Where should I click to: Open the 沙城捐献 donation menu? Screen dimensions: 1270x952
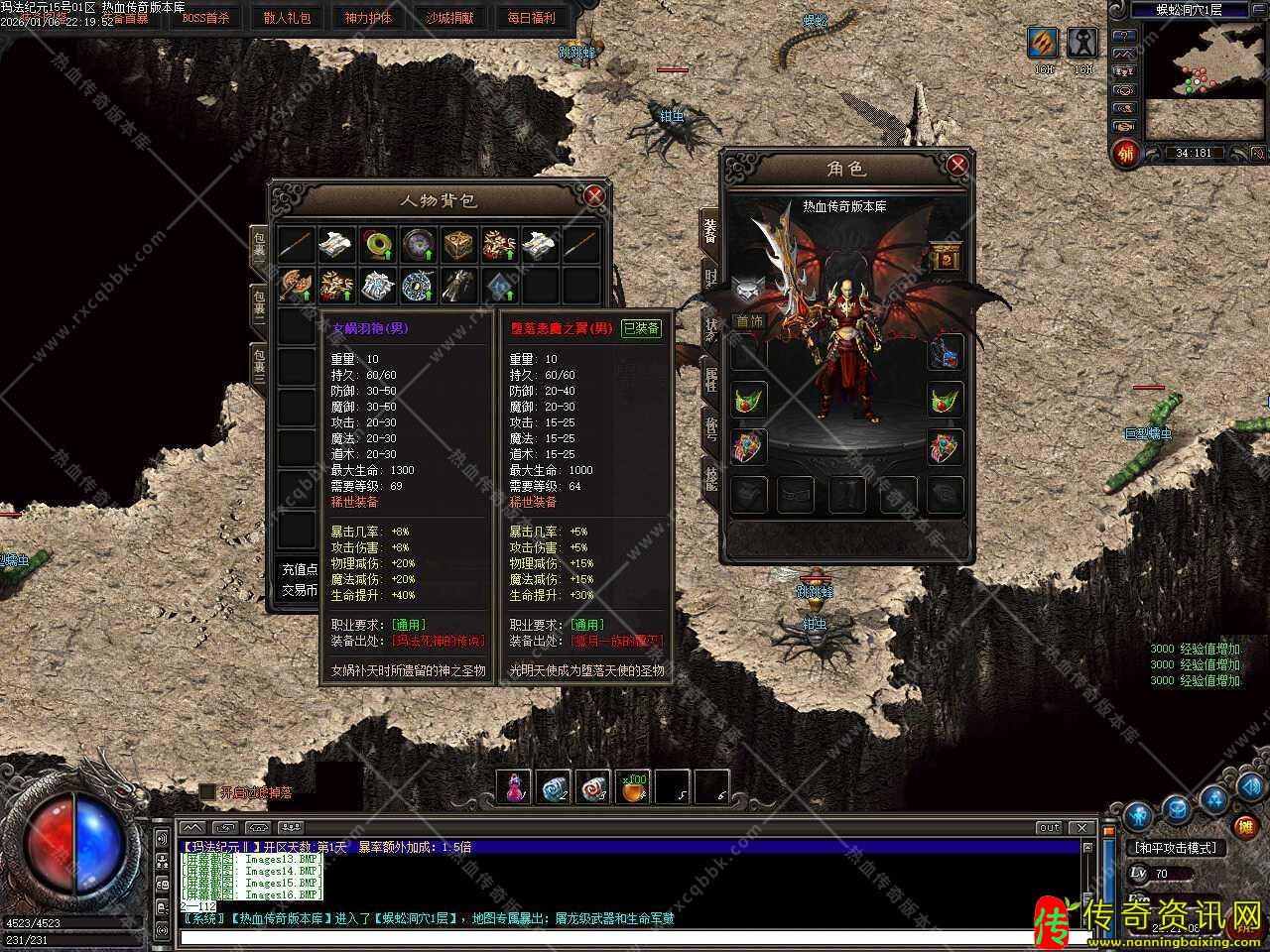tap(449, 18)
